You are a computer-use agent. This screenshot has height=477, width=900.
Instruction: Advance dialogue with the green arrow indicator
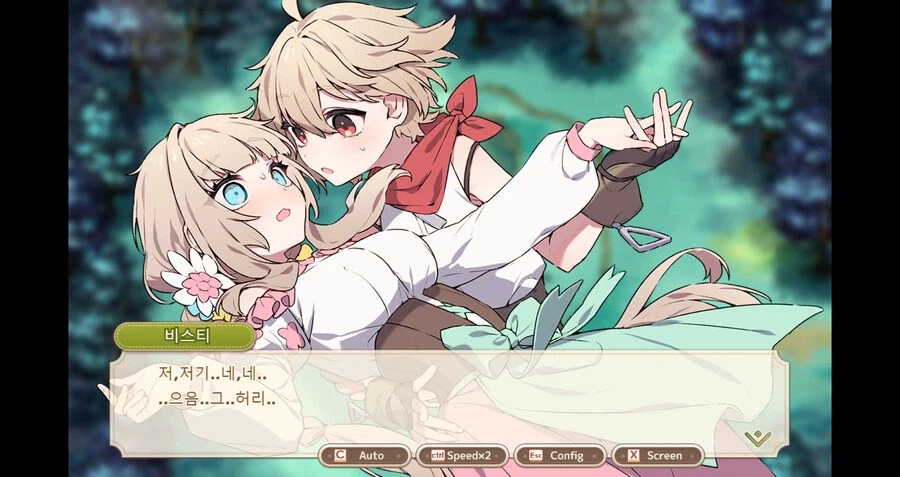[758, 437]
